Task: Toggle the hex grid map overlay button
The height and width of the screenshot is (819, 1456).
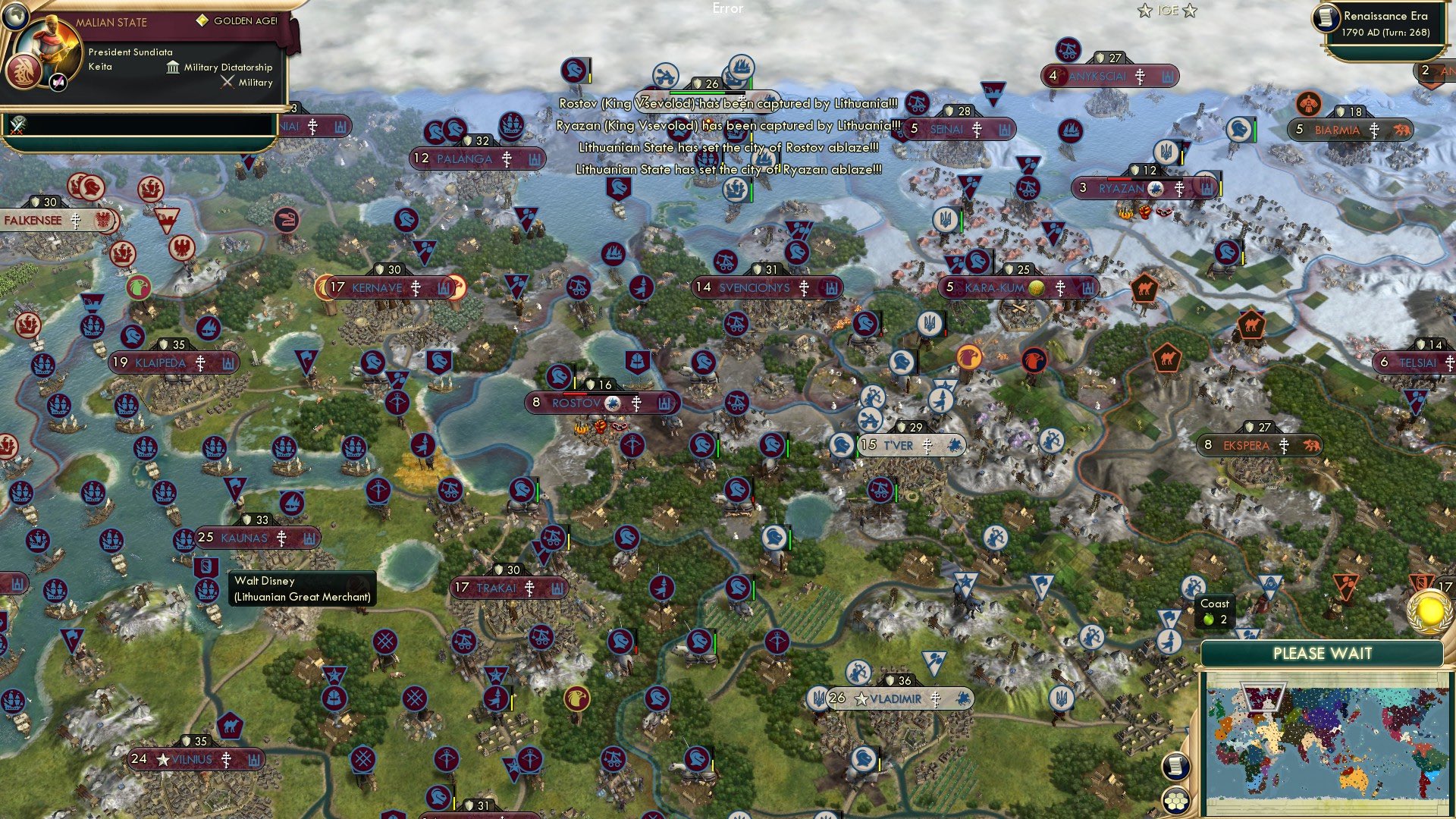Action: pos(1175,800)
